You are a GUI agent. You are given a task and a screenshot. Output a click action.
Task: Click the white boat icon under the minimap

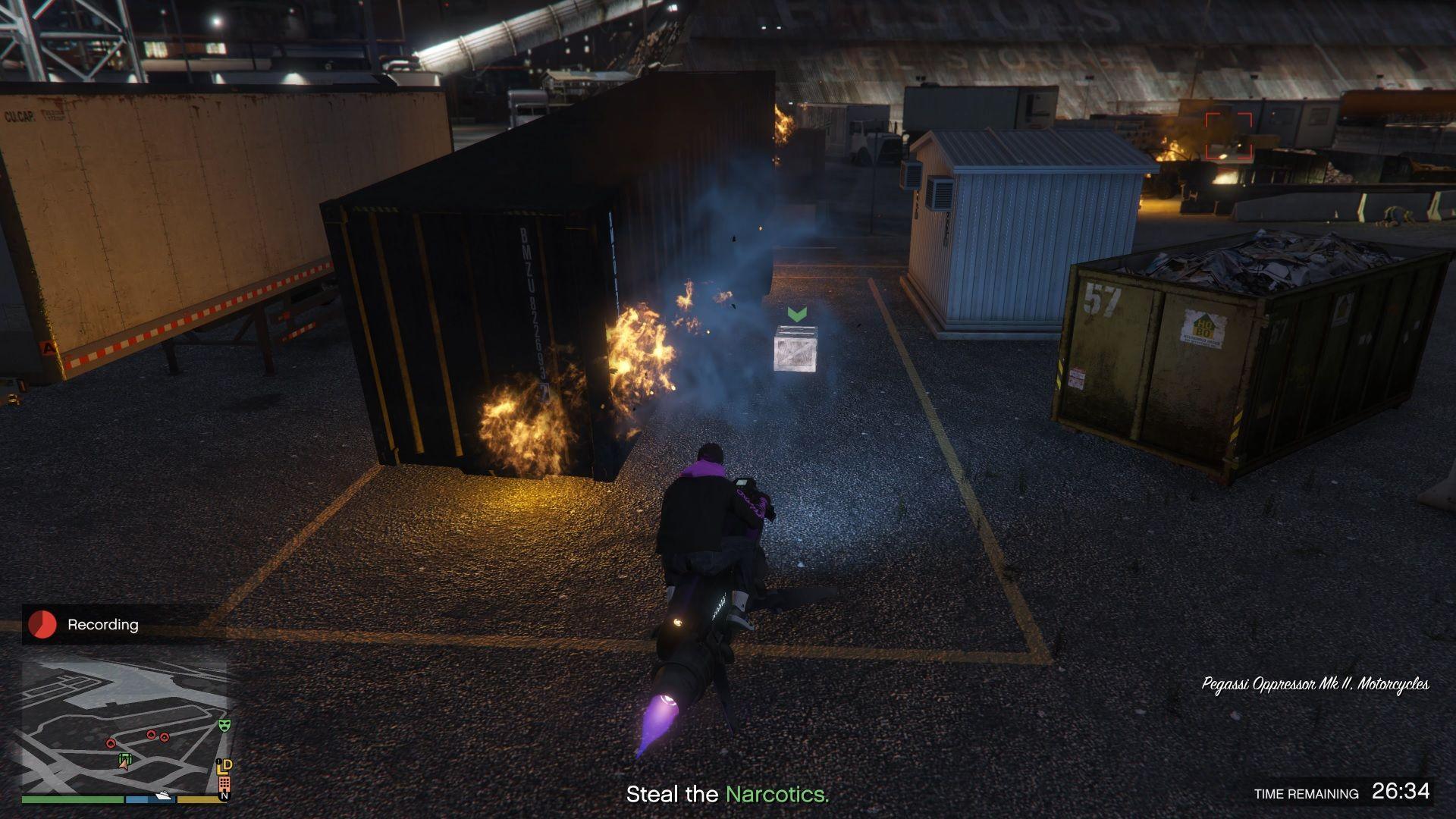coord(164,795)
